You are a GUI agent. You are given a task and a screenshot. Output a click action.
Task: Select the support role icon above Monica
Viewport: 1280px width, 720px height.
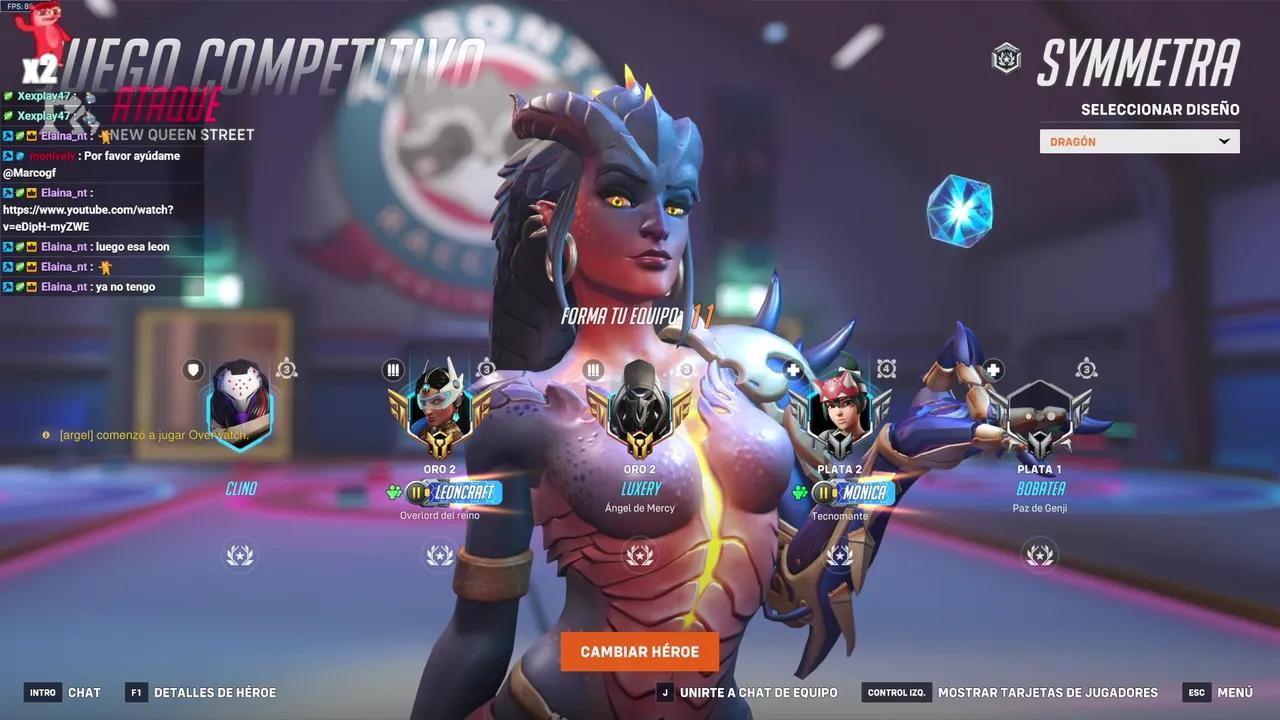(x=791, y=369)
